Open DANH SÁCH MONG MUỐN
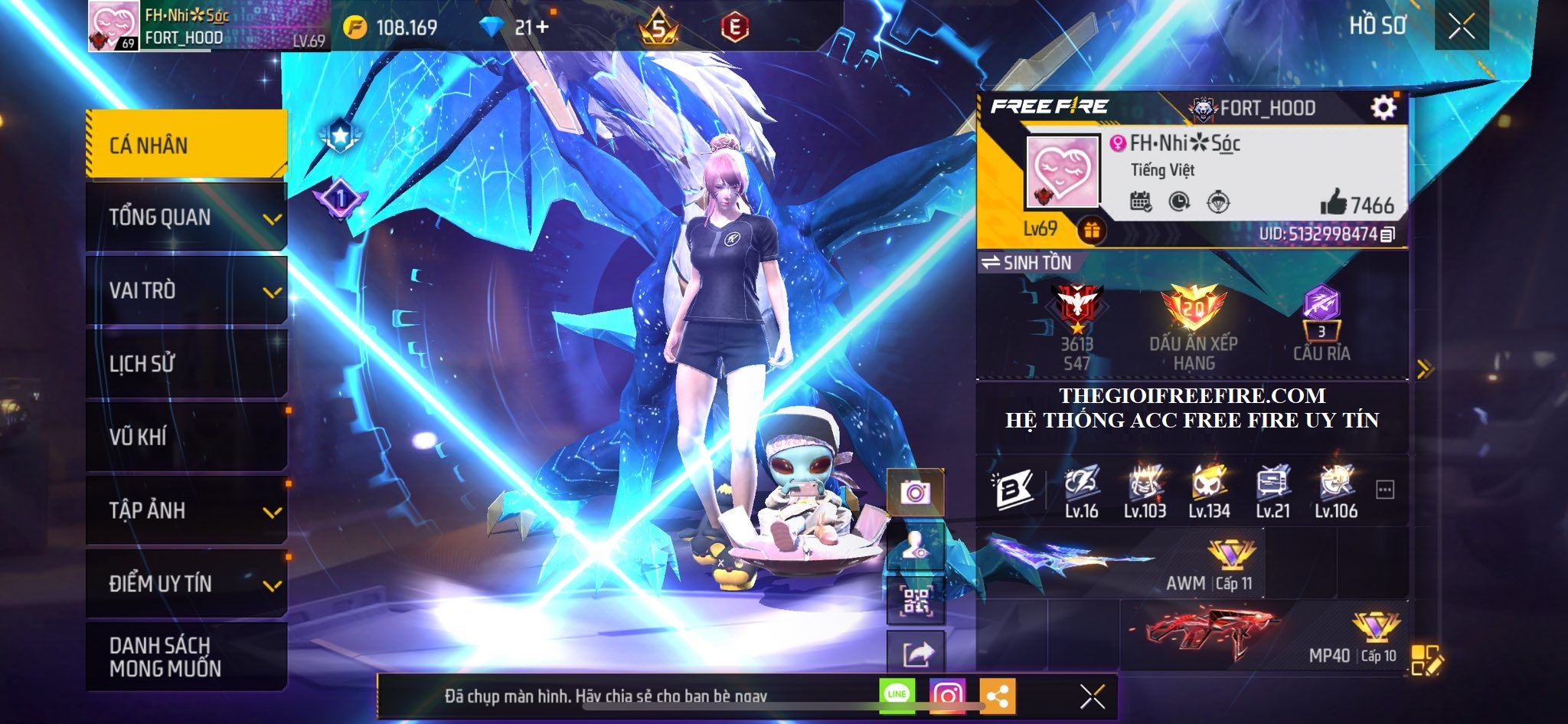The width and height of the screenshot is (1568, 724). (186, 657)
